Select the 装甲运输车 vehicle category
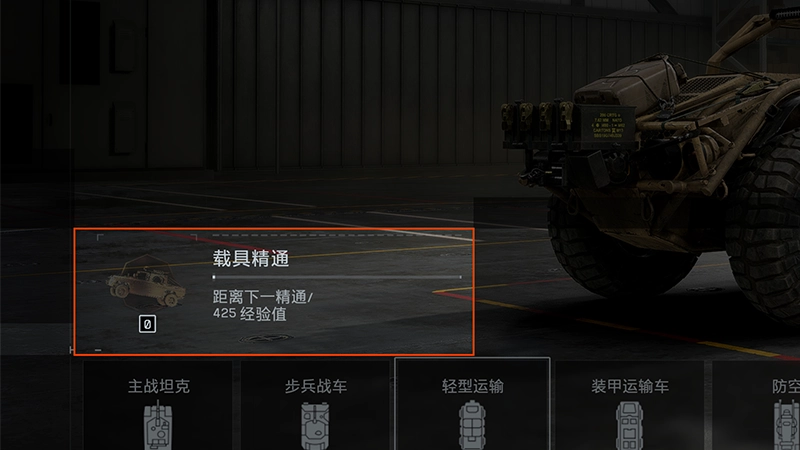 click(x=630, y=405)
